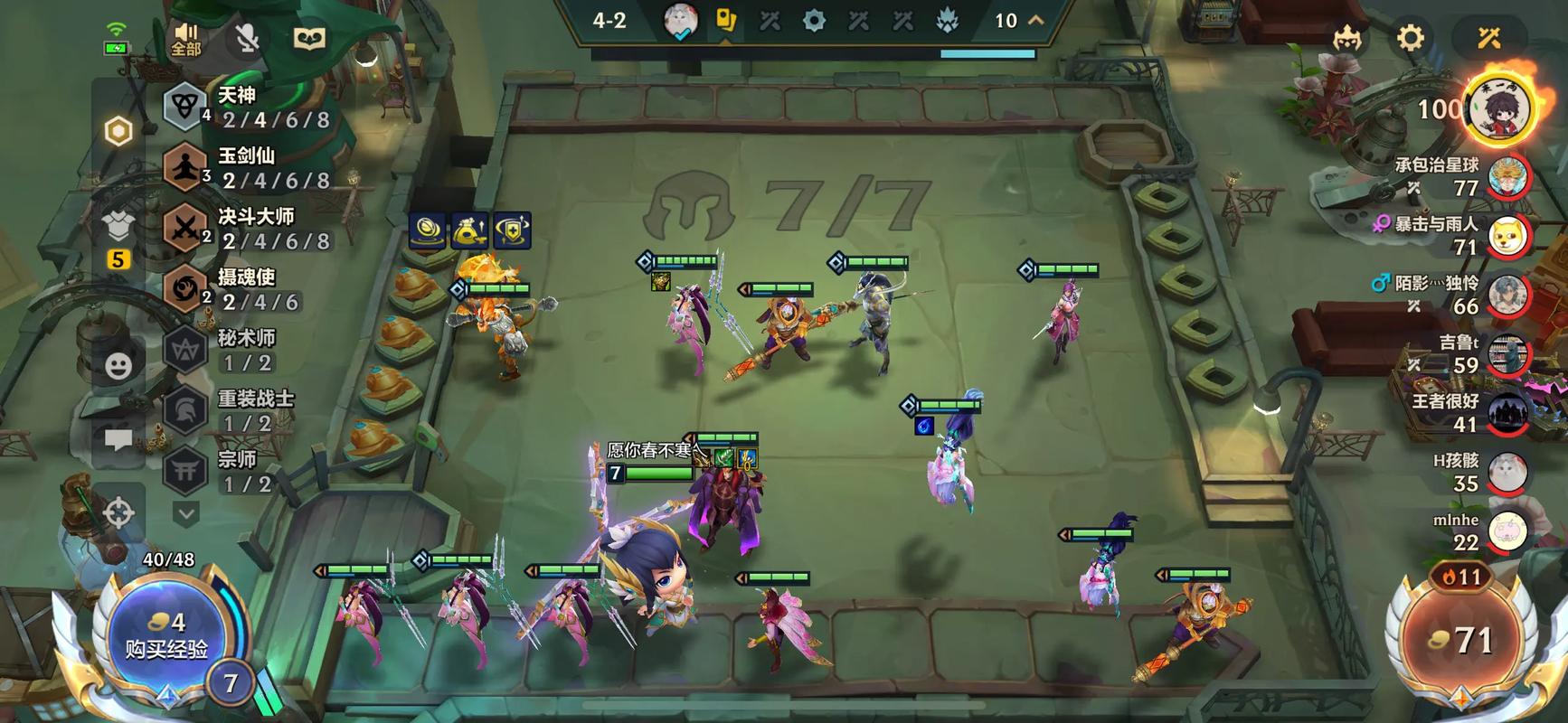Screen dimensions: 1568x723
Task: Open the emoji emote button
Action: [119, 365]
